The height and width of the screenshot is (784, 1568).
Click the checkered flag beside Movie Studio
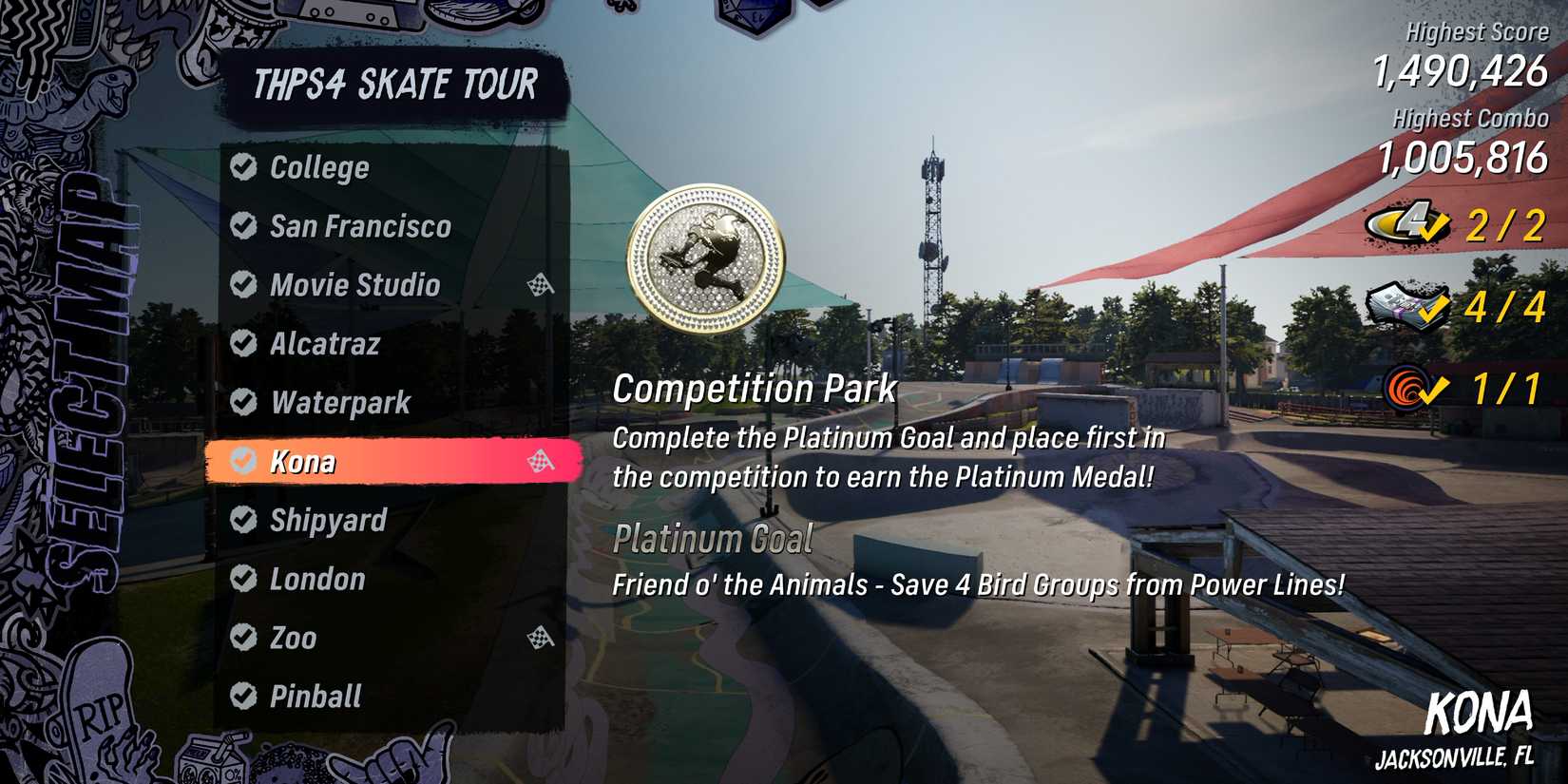[x=541, y=285]
